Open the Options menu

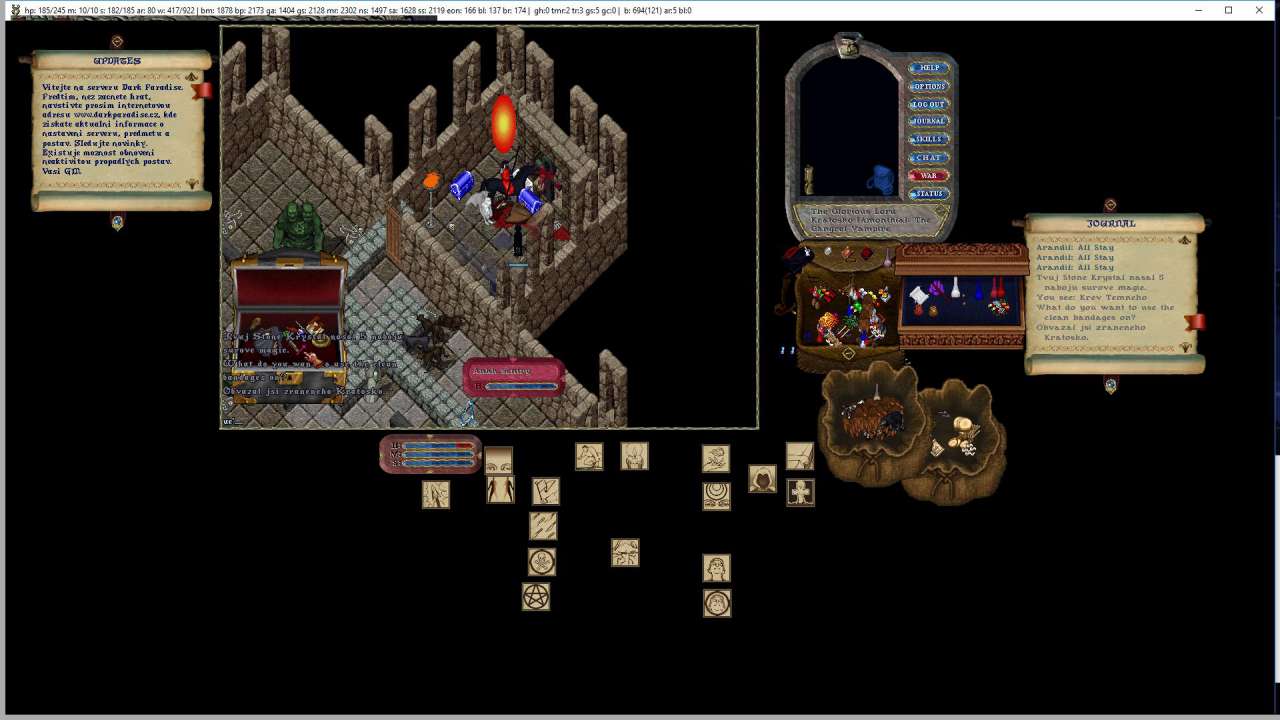click(x=929, y=86)
